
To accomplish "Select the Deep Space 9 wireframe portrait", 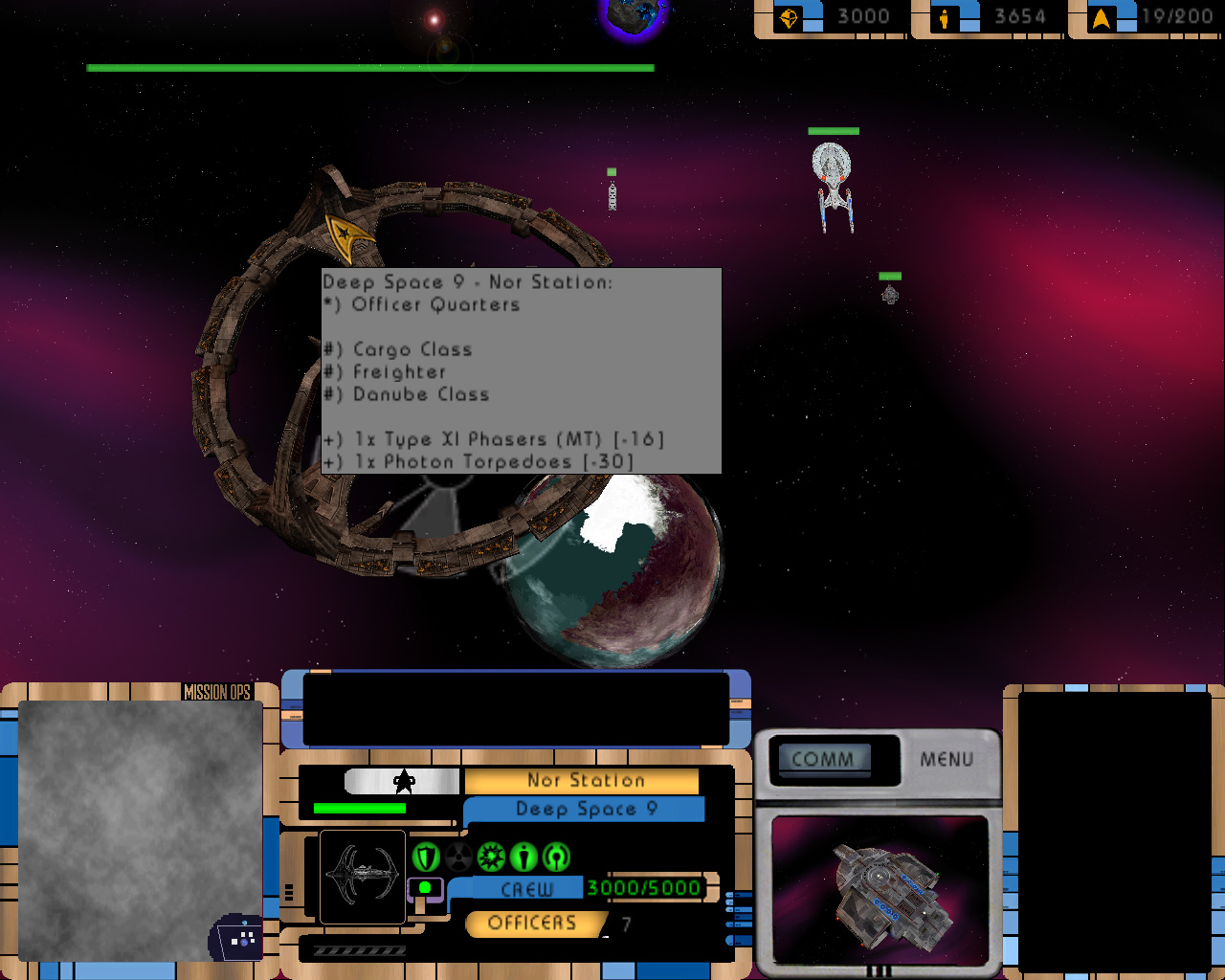I will 363,876.
